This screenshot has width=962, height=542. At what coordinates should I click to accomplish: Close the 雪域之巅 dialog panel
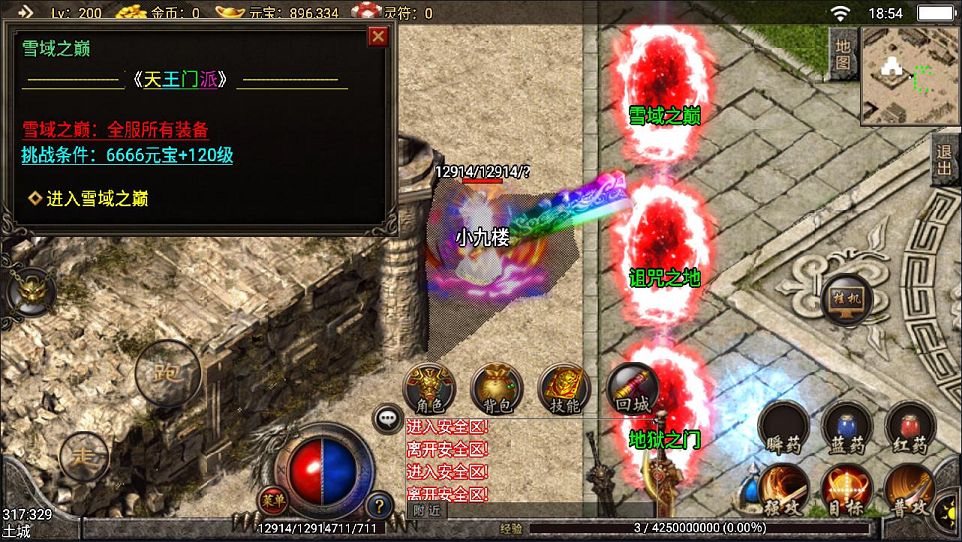tap(378, 37)
